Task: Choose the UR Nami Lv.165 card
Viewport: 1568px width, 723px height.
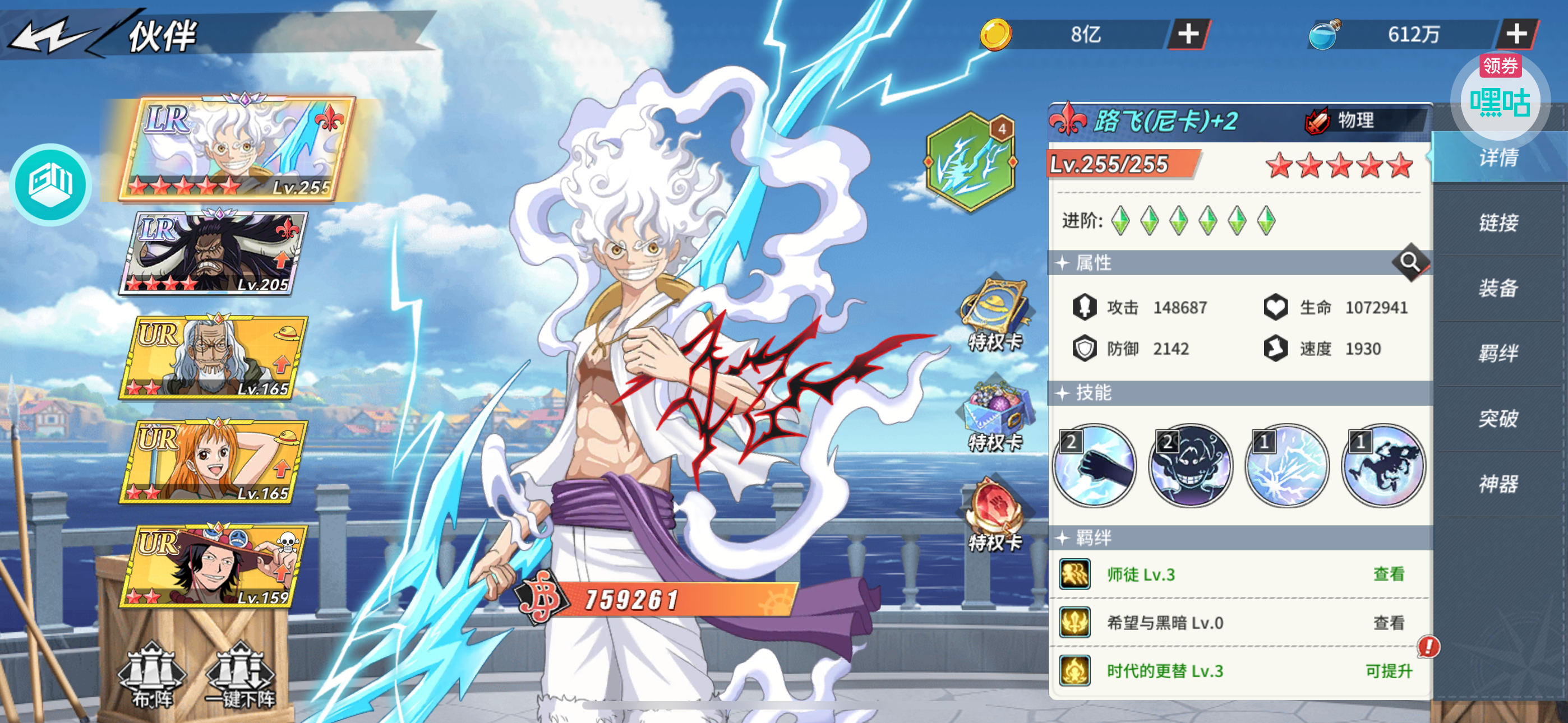Action: click(214, 461)
